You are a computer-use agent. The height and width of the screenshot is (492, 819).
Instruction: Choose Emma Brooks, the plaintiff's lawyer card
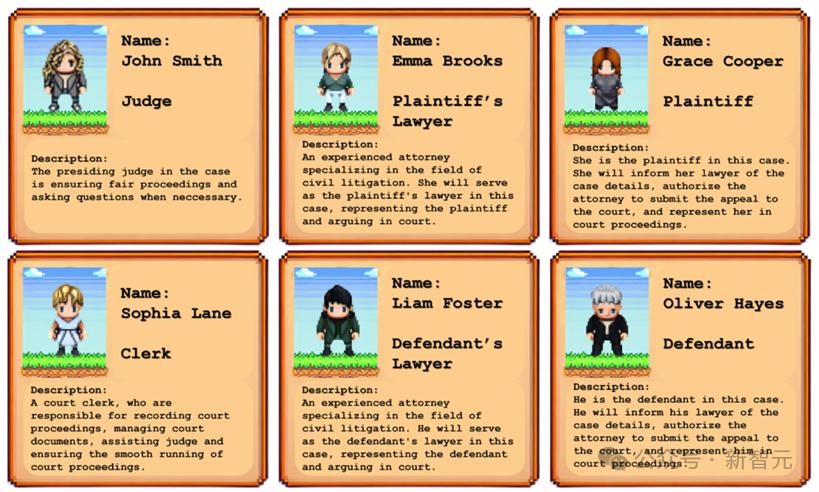tap(410, 125)
